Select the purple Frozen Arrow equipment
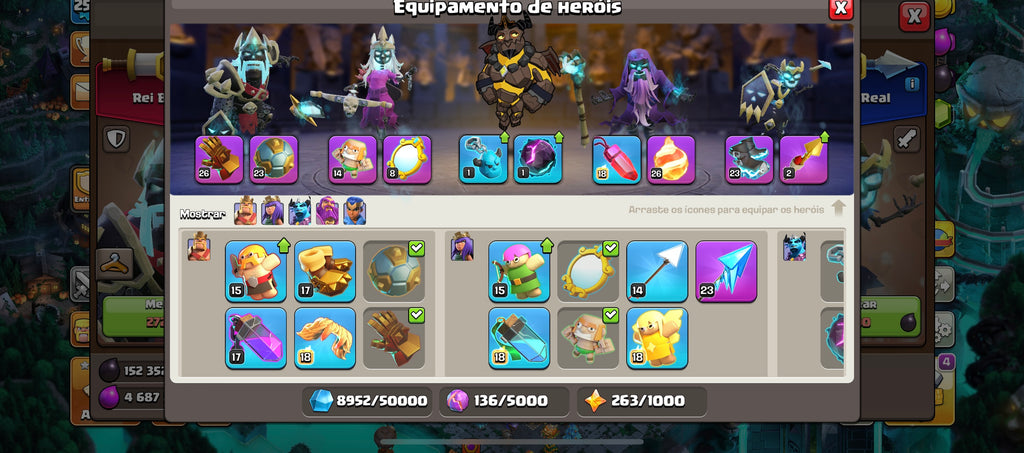This screenshot has height=453, width=1024. [x=726, y=271]
